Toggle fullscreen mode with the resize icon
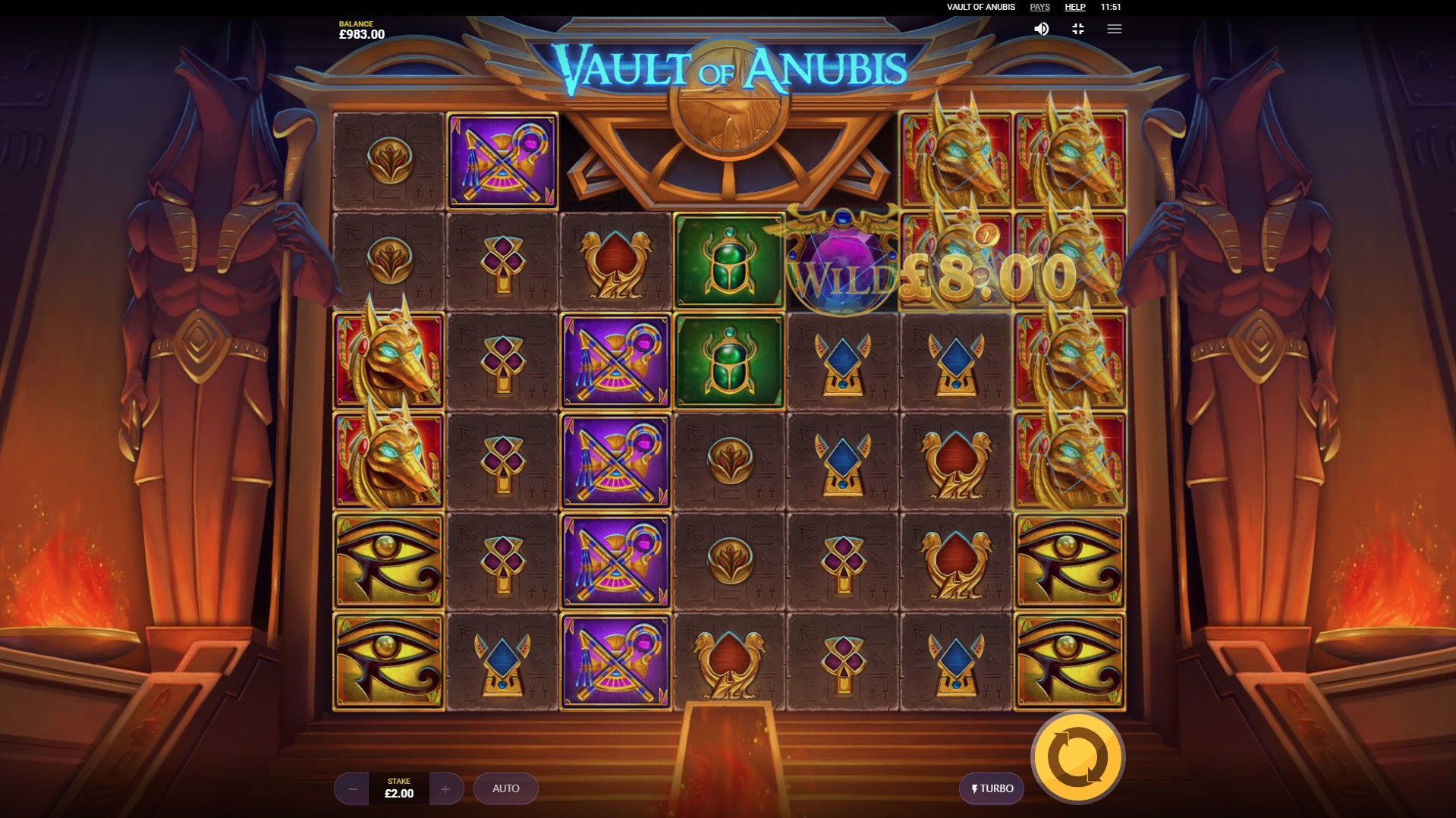This screenshot has height=818, width=1456. (1078, 29)
